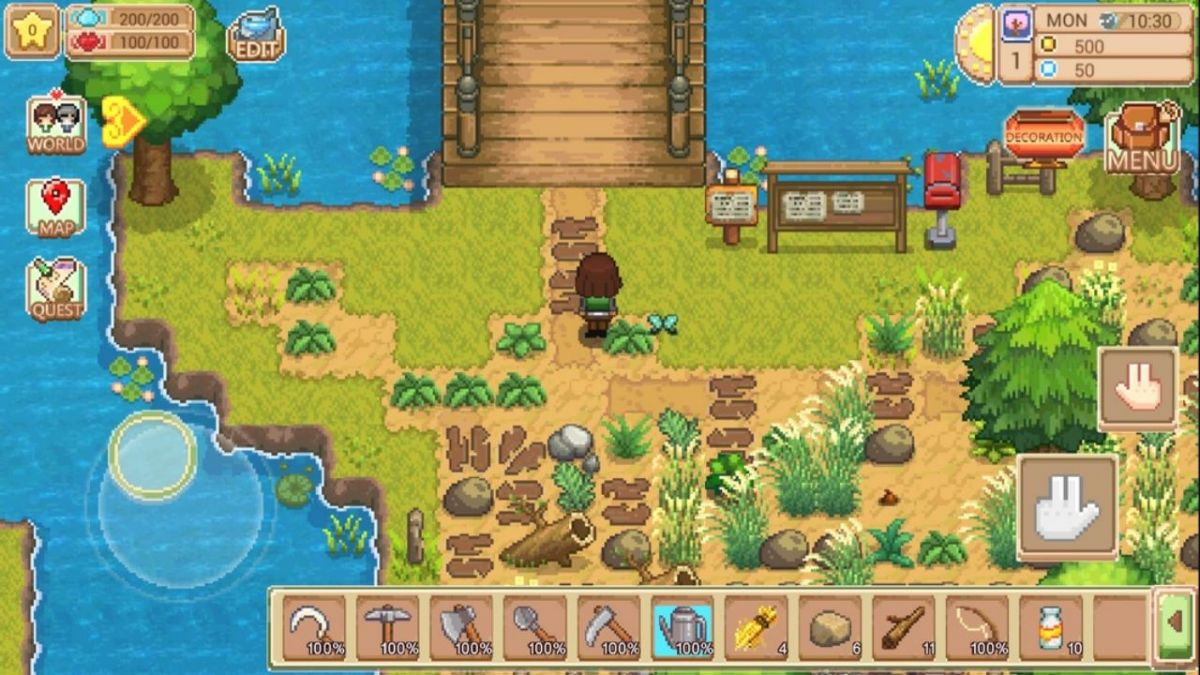Tap the large white hand action button
This screenshot has height=675, width=1200.
pos(1067,506)
